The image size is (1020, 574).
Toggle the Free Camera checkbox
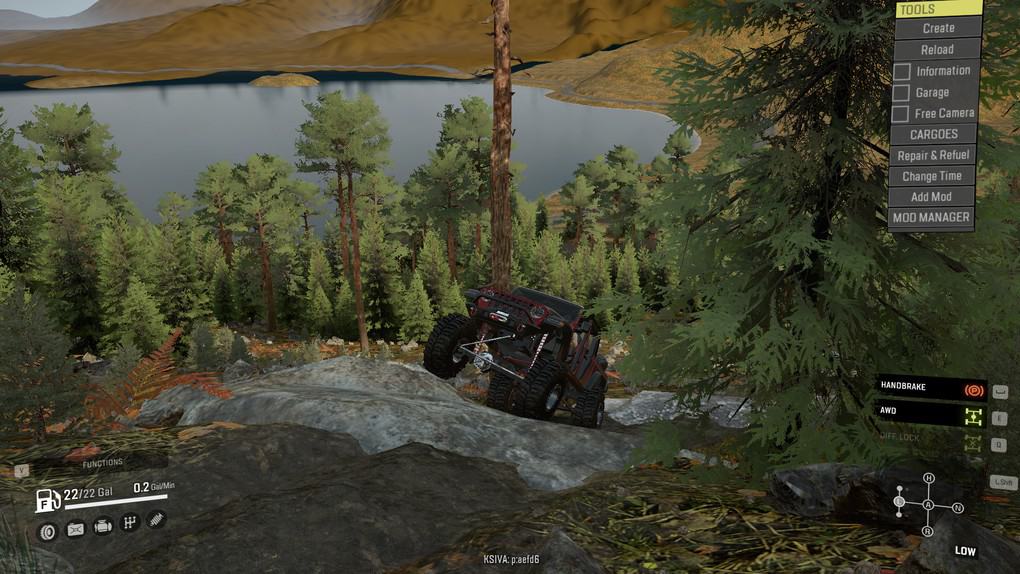point(902,114)
